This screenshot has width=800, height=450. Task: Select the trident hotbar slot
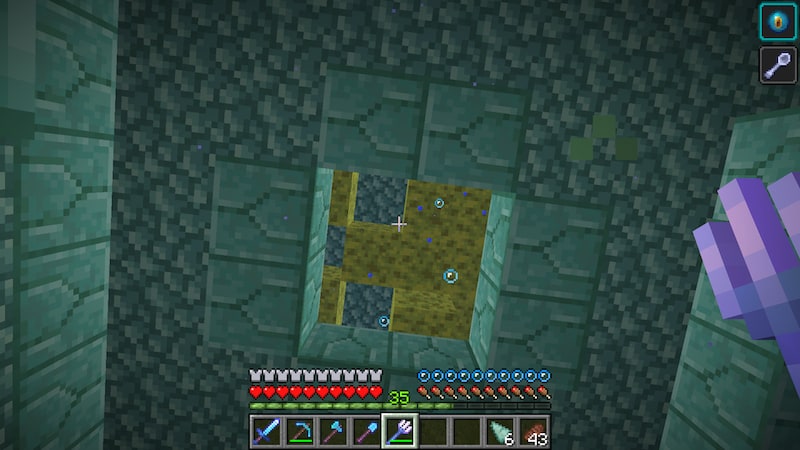tap(400, 432)
